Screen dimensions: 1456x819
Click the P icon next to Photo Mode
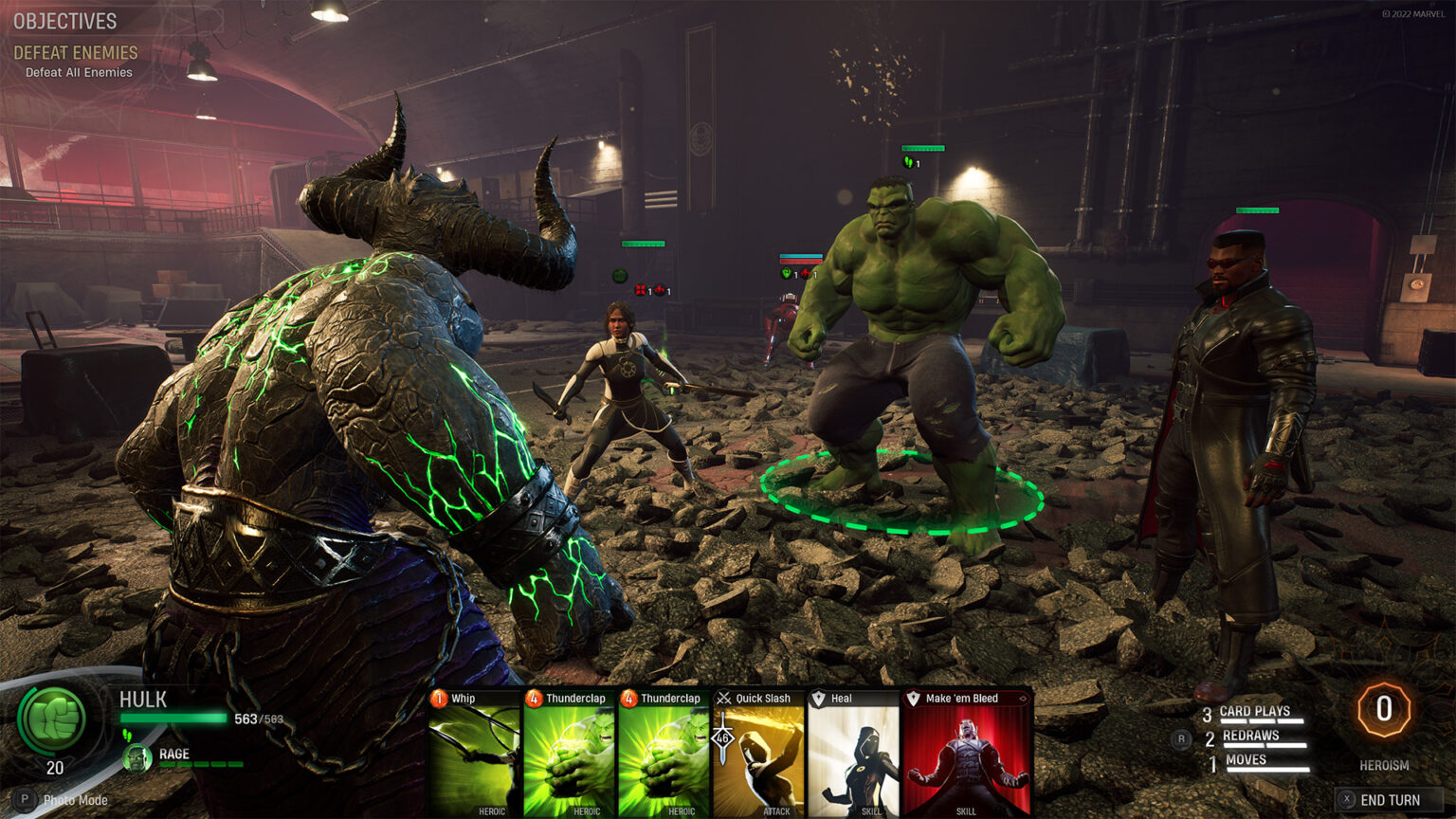click(24, 801)
